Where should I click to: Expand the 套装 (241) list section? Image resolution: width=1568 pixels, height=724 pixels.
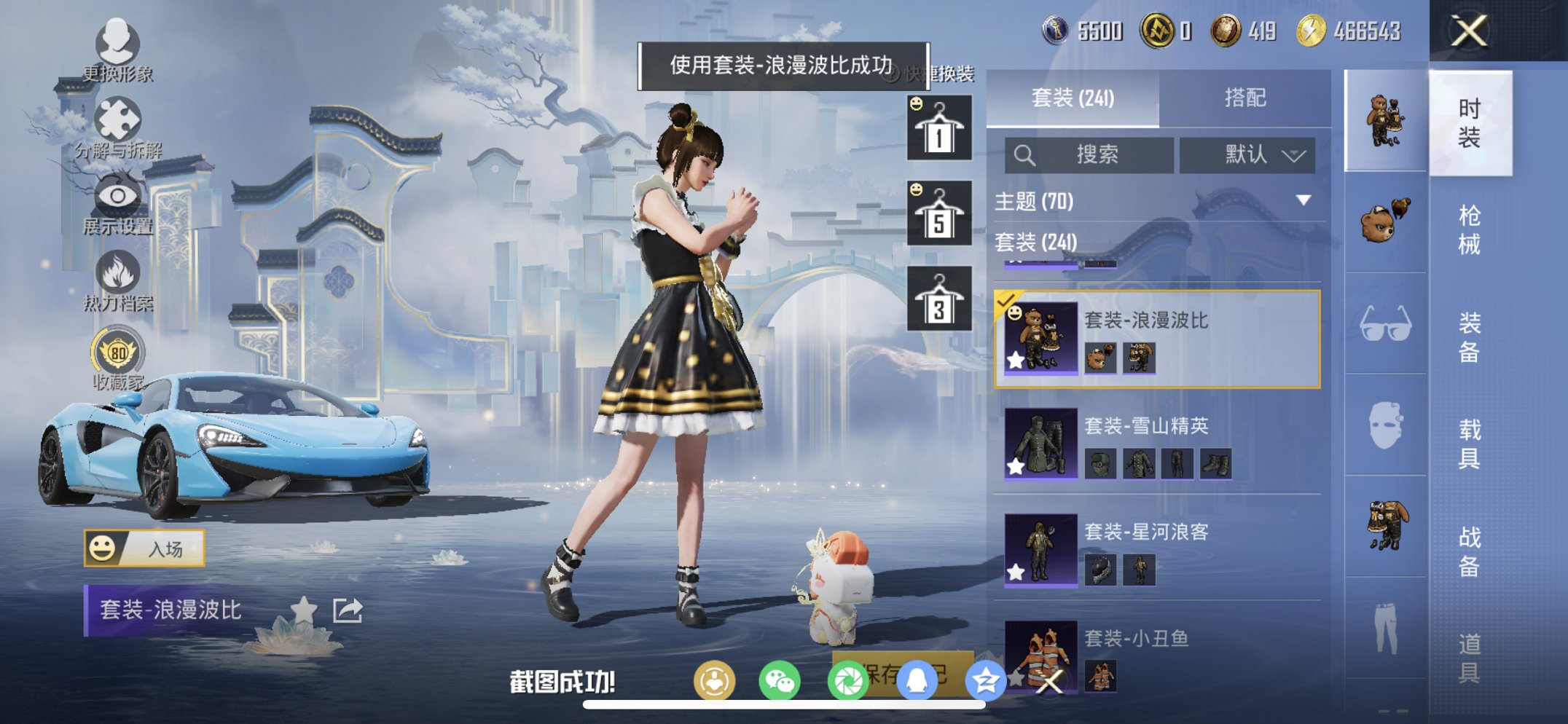click(1035, 241)
